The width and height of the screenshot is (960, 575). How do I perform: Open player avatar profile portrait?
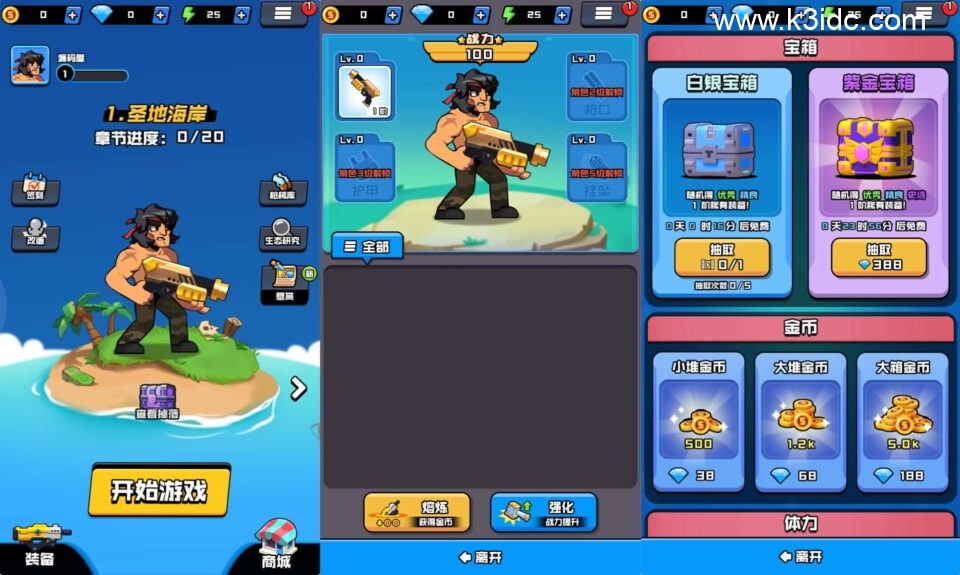(30, 65)
